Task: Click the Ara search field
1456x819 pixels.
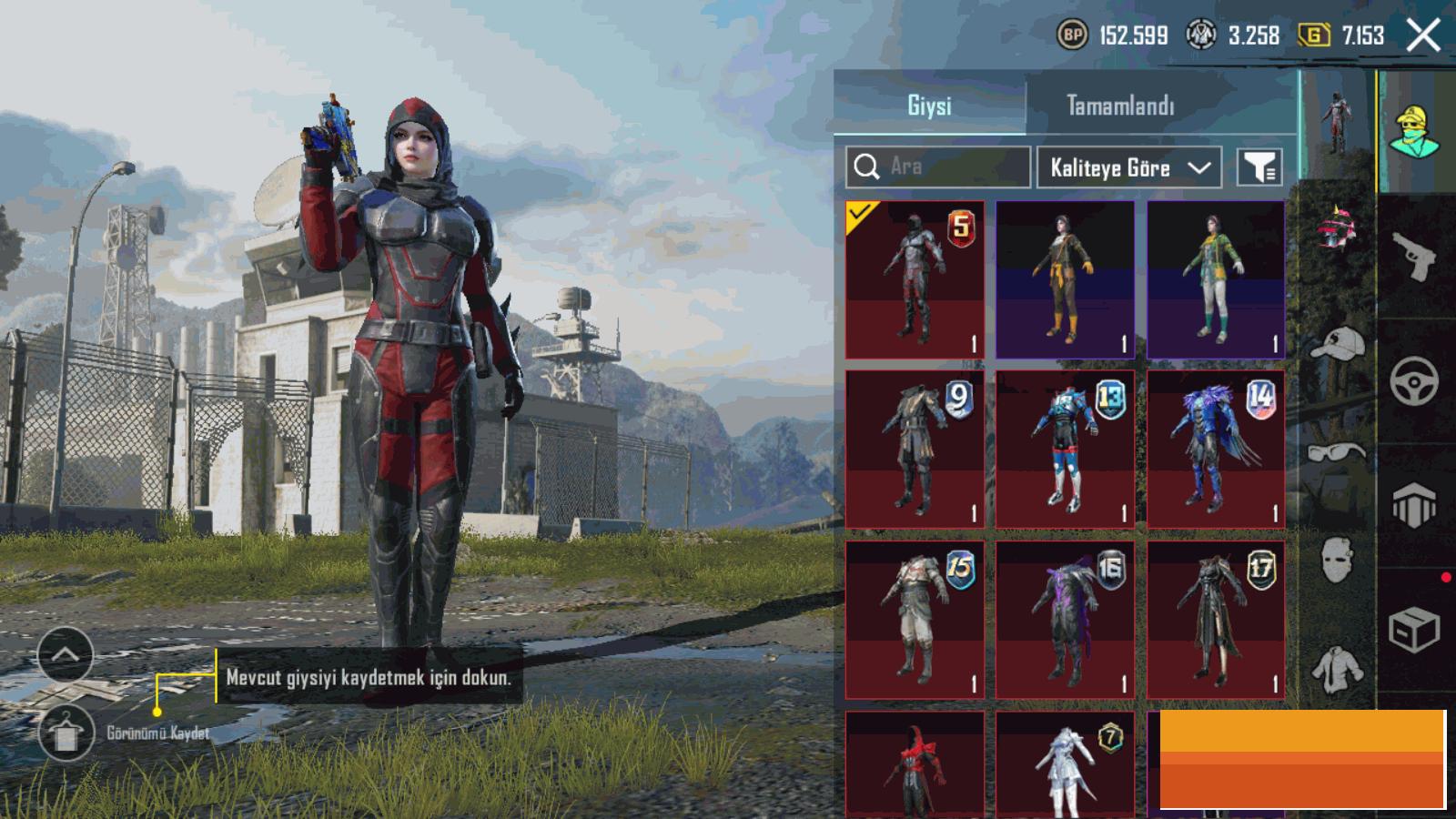Action: coord(938,167)
